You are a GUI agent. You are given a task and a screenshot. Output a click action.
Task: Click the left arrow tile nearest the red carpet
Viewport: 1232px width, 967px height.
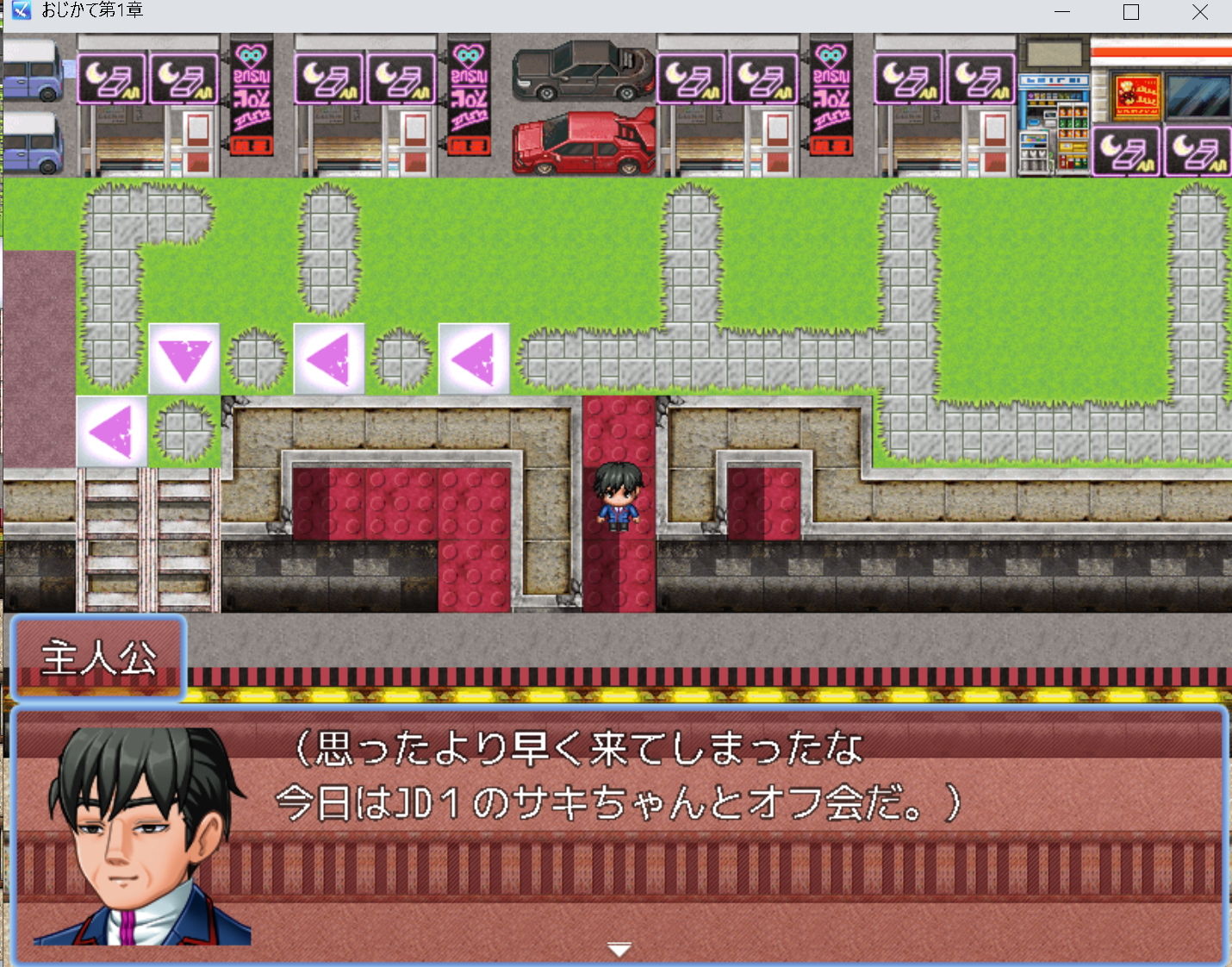[475, 355]
